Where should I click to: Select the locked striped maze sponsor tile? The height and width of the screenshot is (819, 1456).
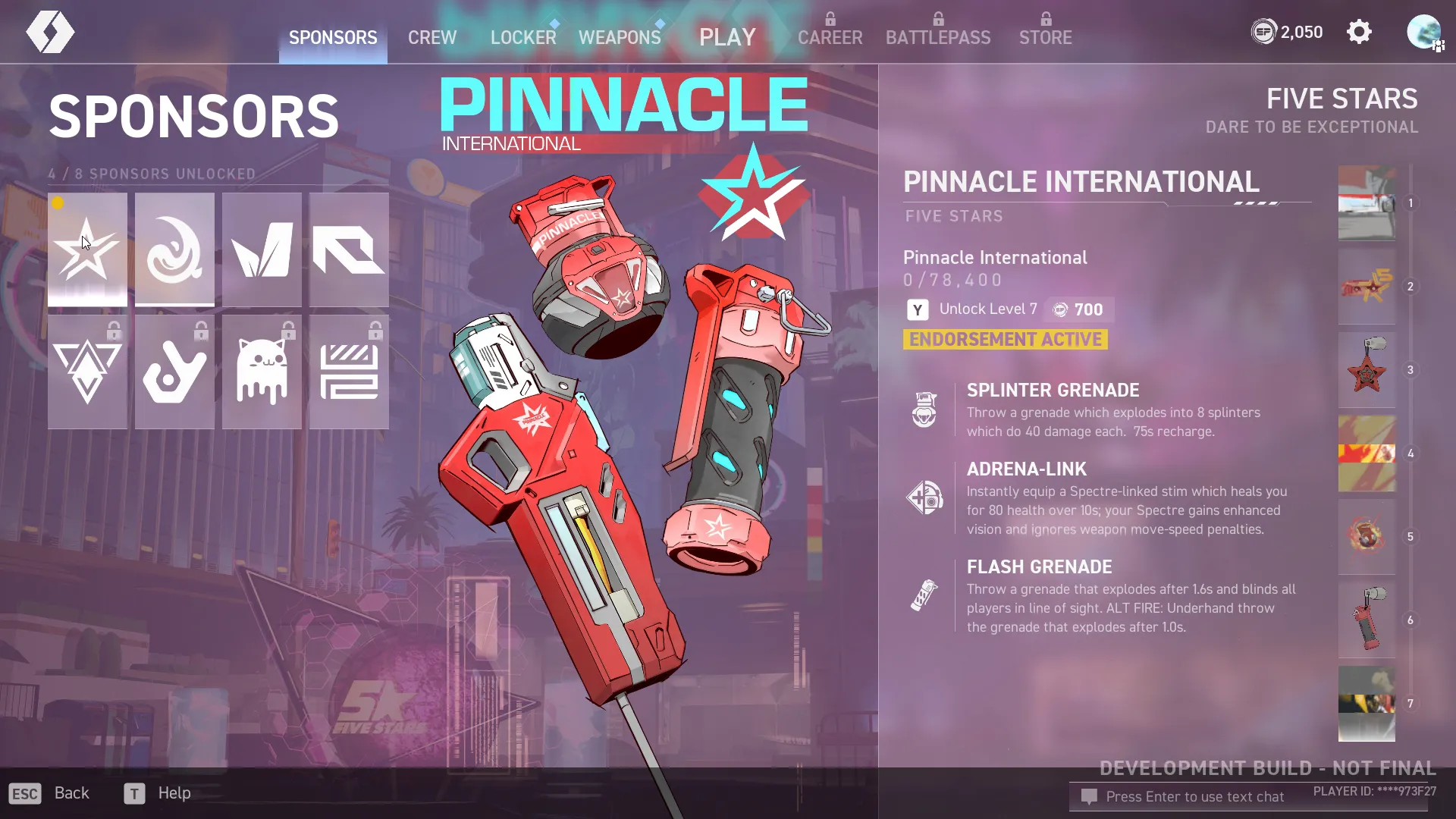(349, 372)
